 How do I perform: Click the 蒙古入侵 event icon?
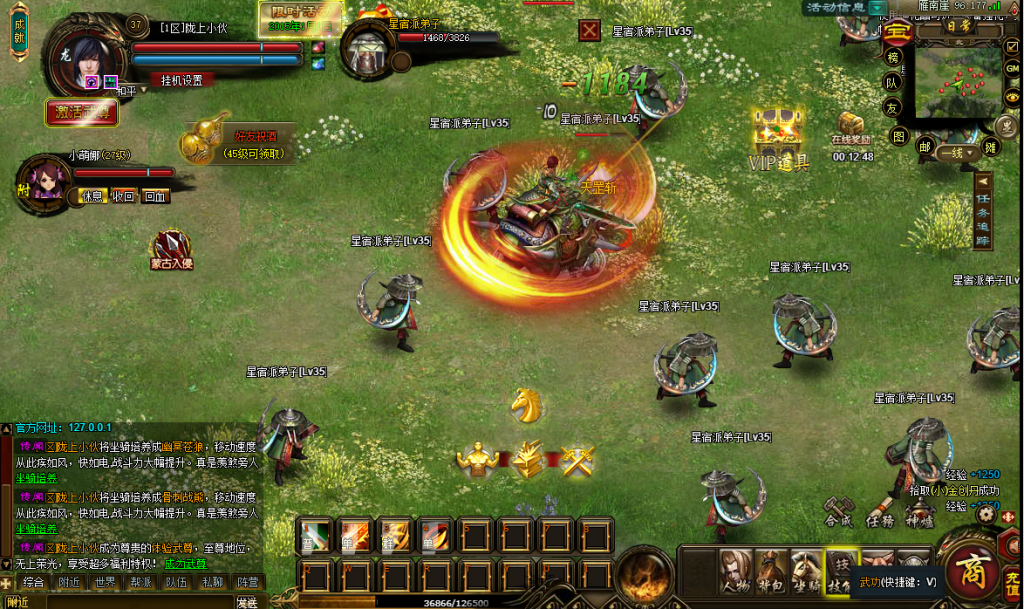(x=171, y=248)
